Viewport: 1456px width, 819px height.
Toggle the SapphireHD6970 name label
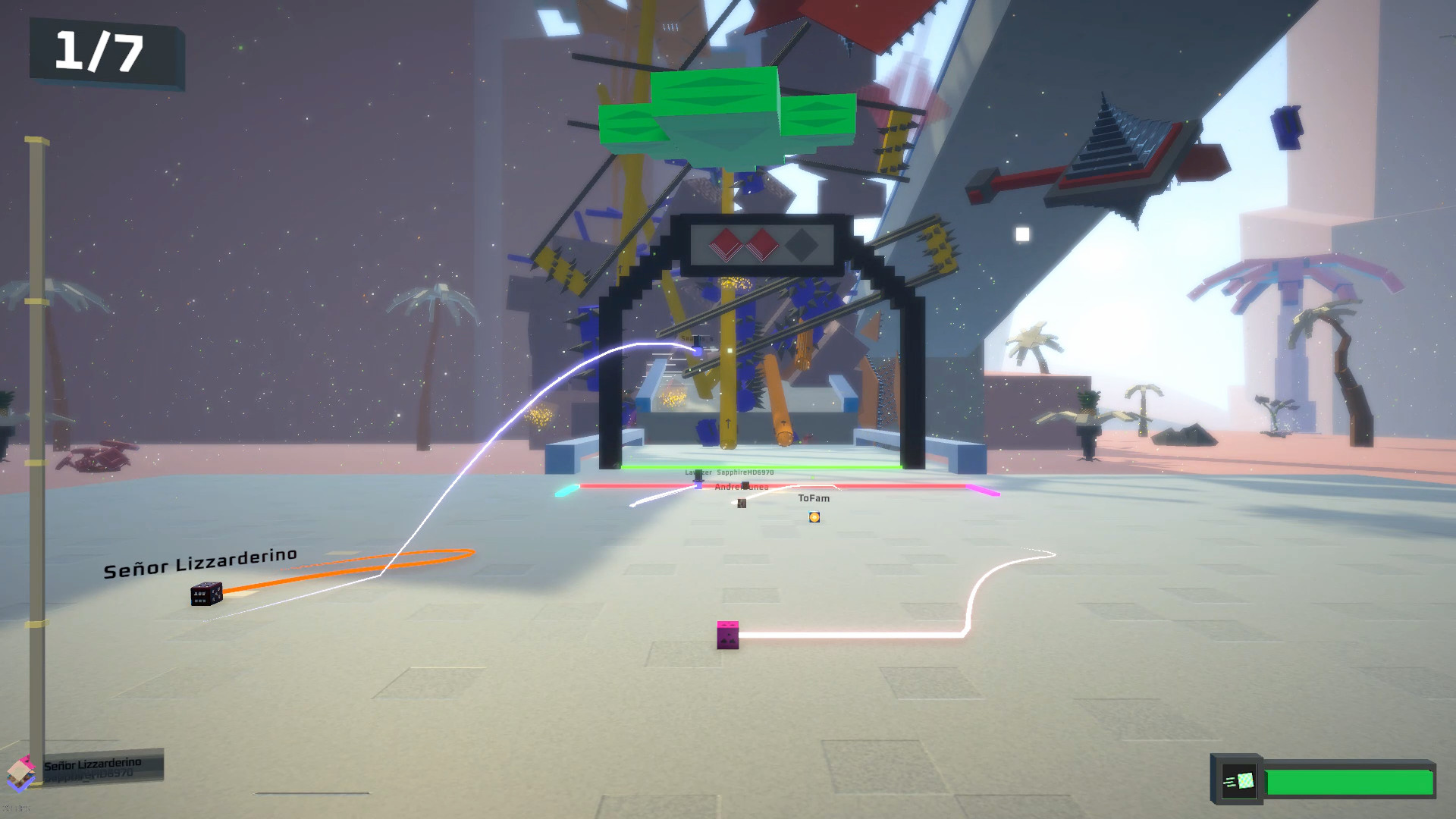pos(745,472)
